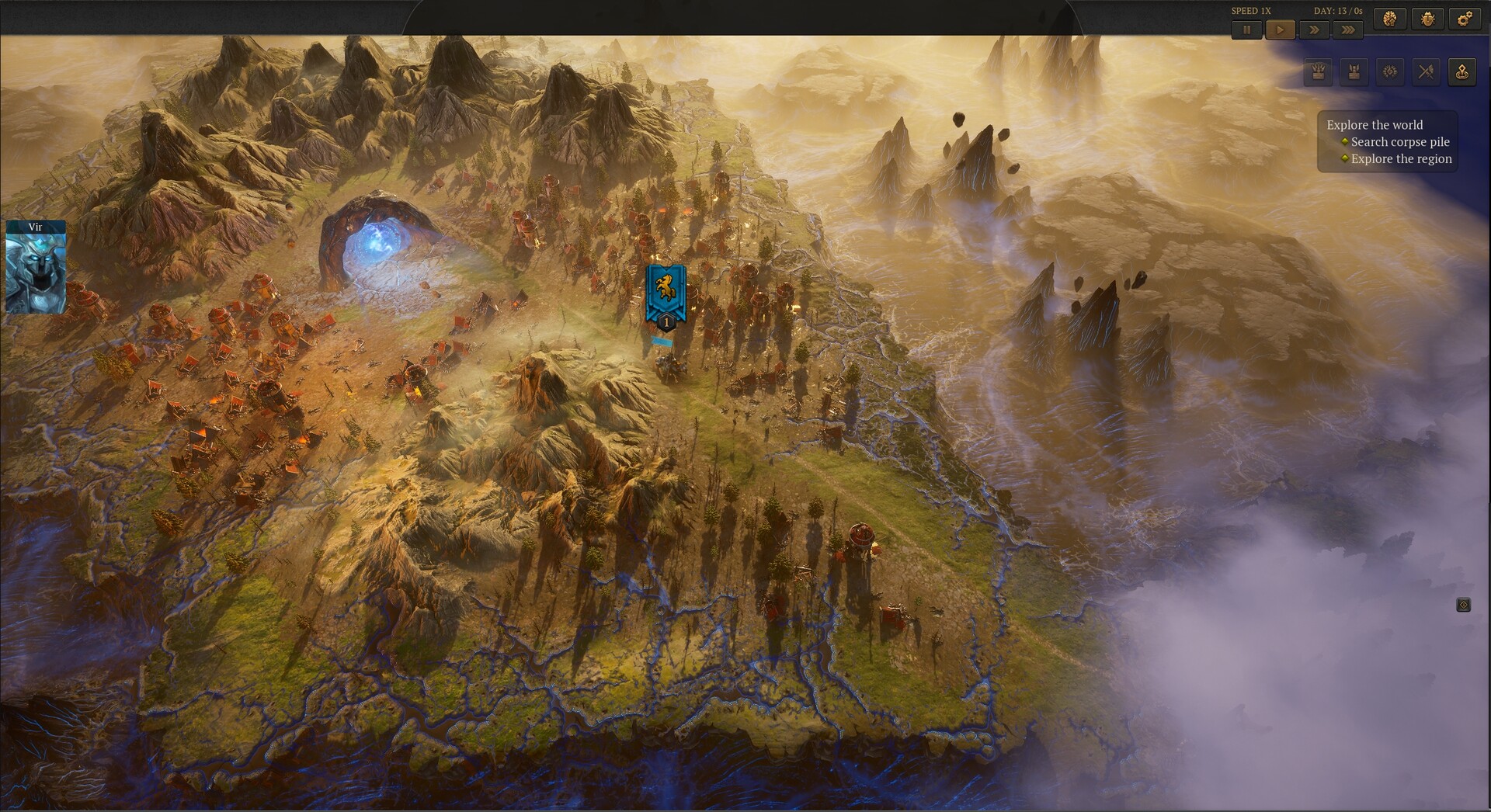Screen dimensions: 1491x812
Task: Click the bug report beetle icon
Action: pos(1429,19)
